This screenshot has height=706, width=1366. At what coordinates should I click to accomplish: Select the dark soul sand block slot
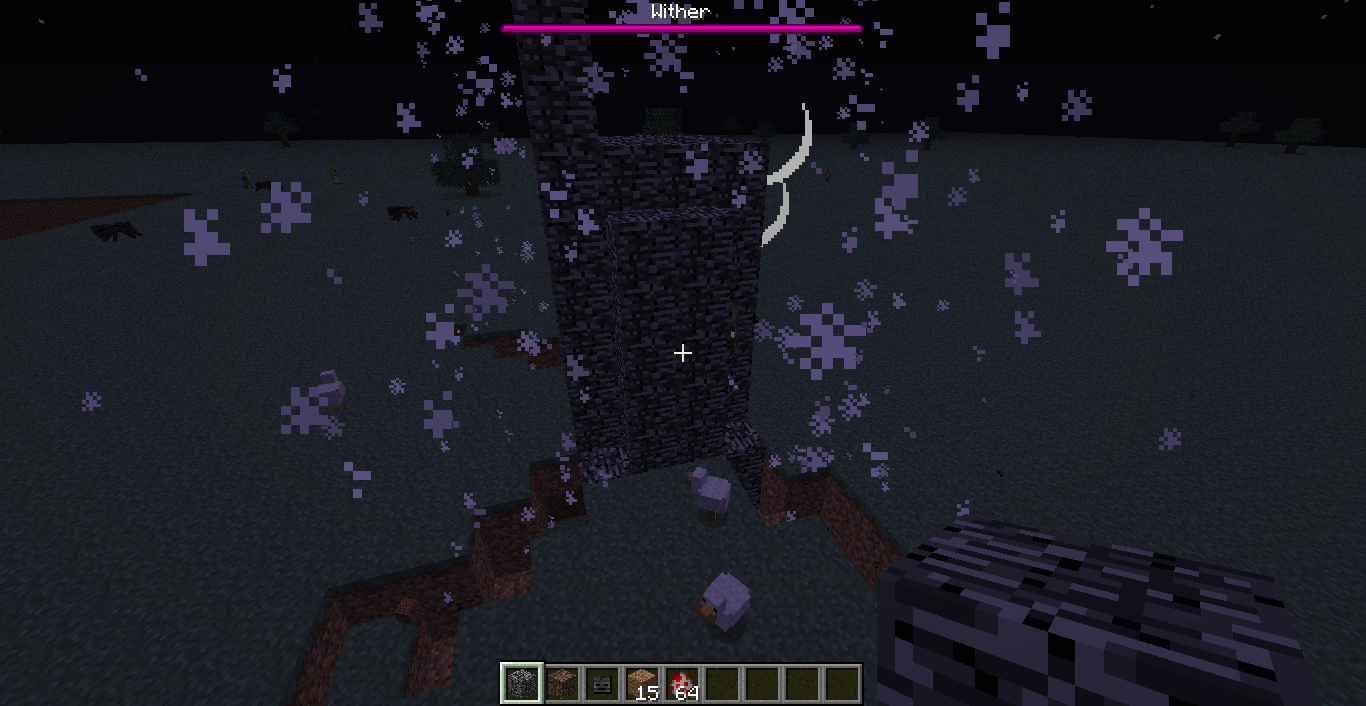point(561,684)
